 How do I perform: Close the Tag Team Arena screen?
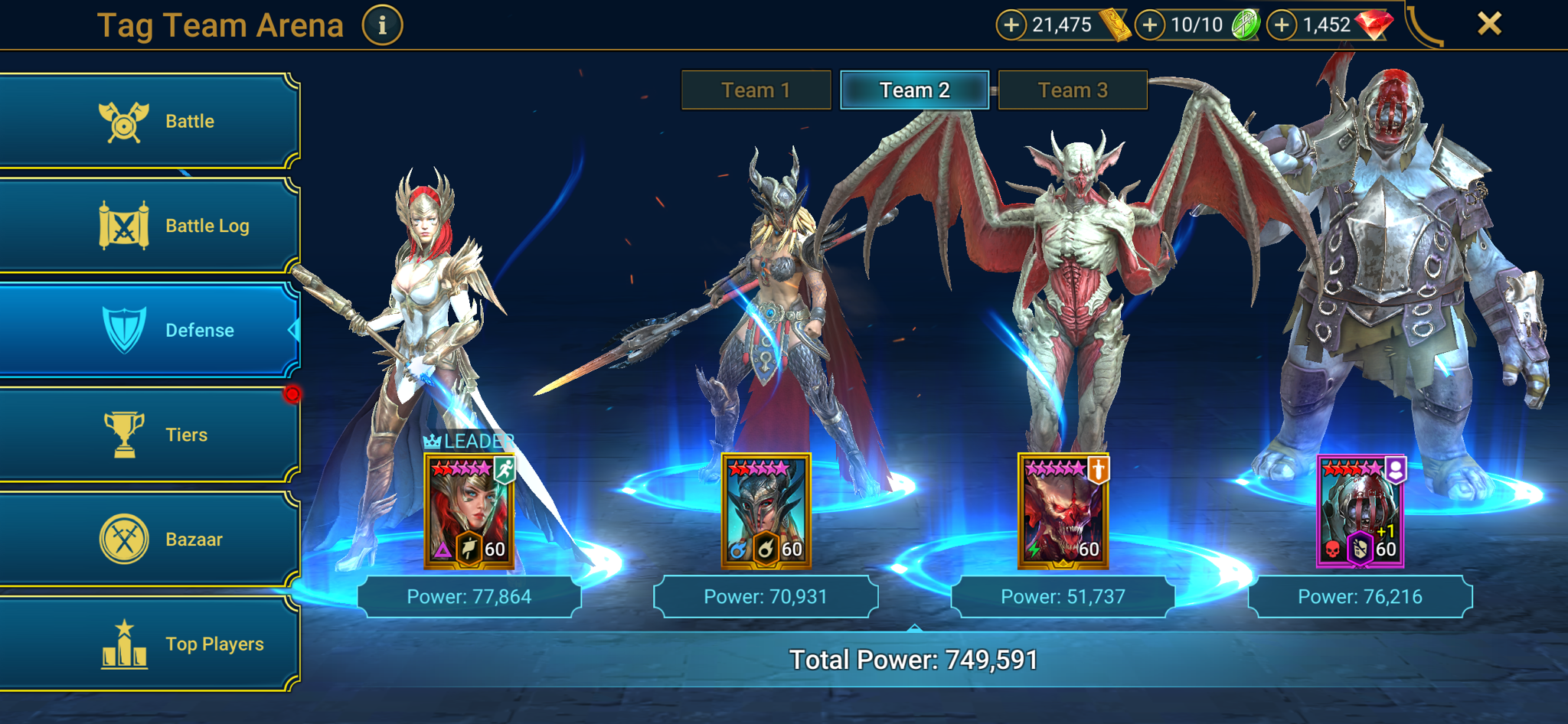tap(1488, 24)
